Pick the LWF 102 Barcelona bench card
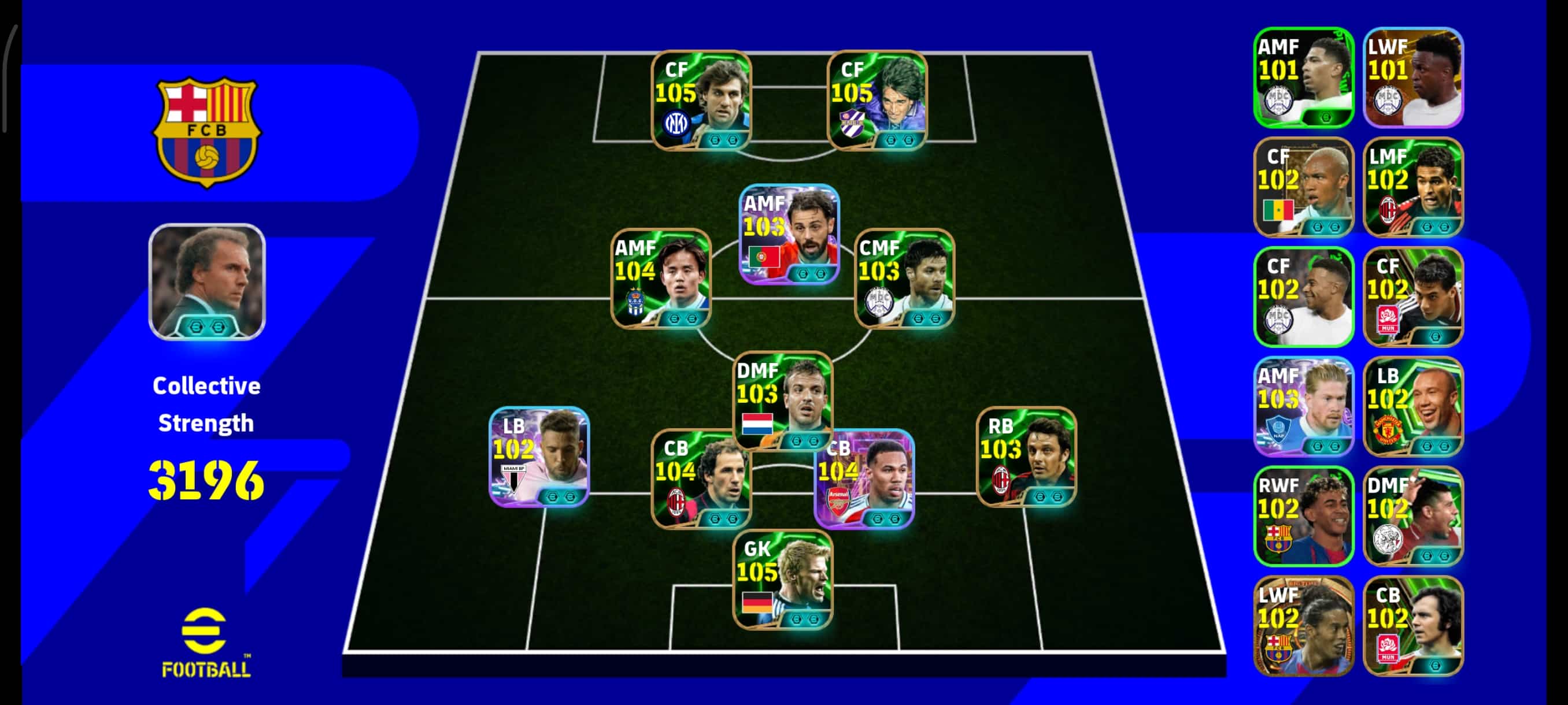Viewport: 1568px width, 705px height. click(1304, 626)
